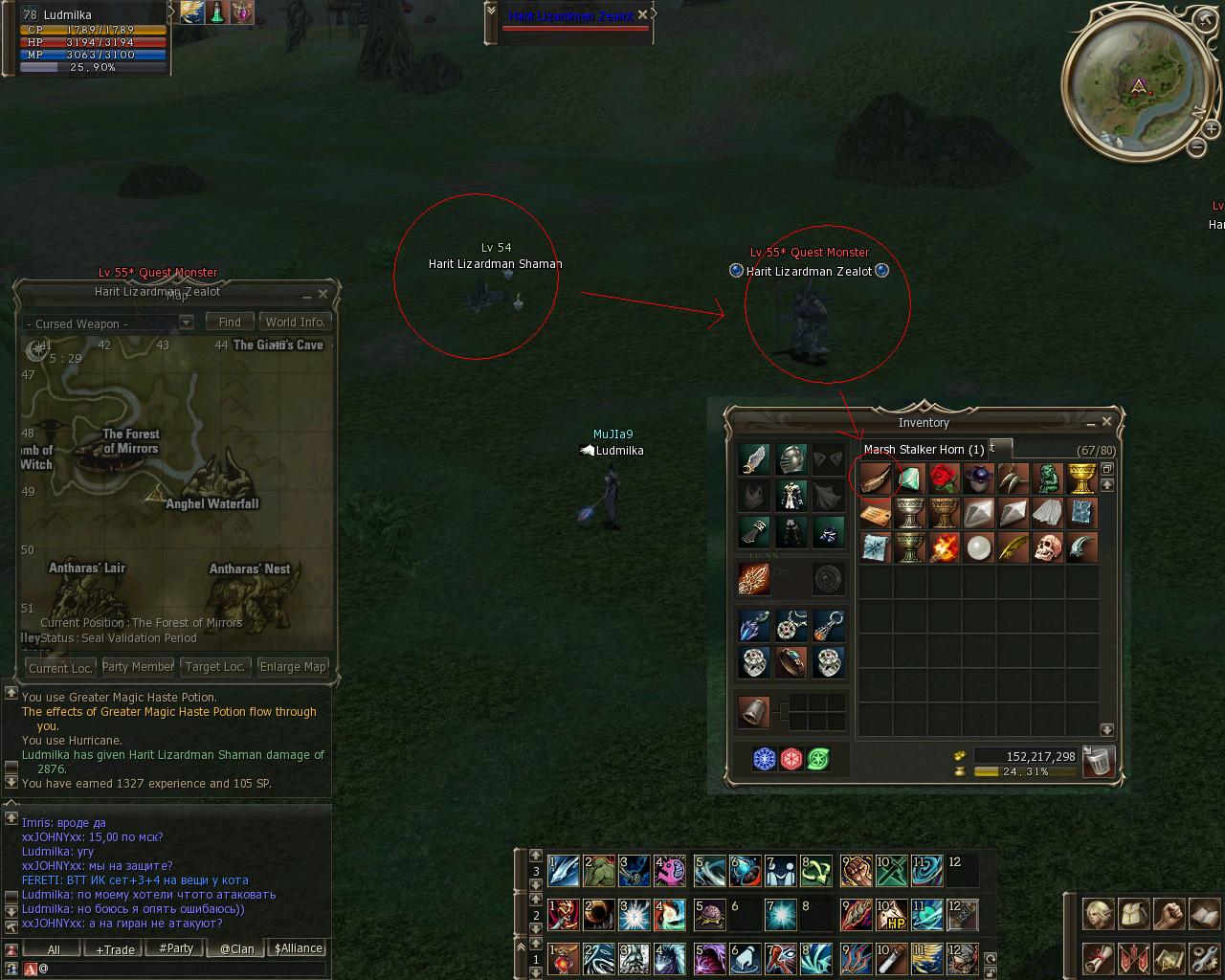Image resolution: width=1225 pixels, height=980 pixels.
Task: Close the Inventory window
Action: click(x=1106, y=421)
